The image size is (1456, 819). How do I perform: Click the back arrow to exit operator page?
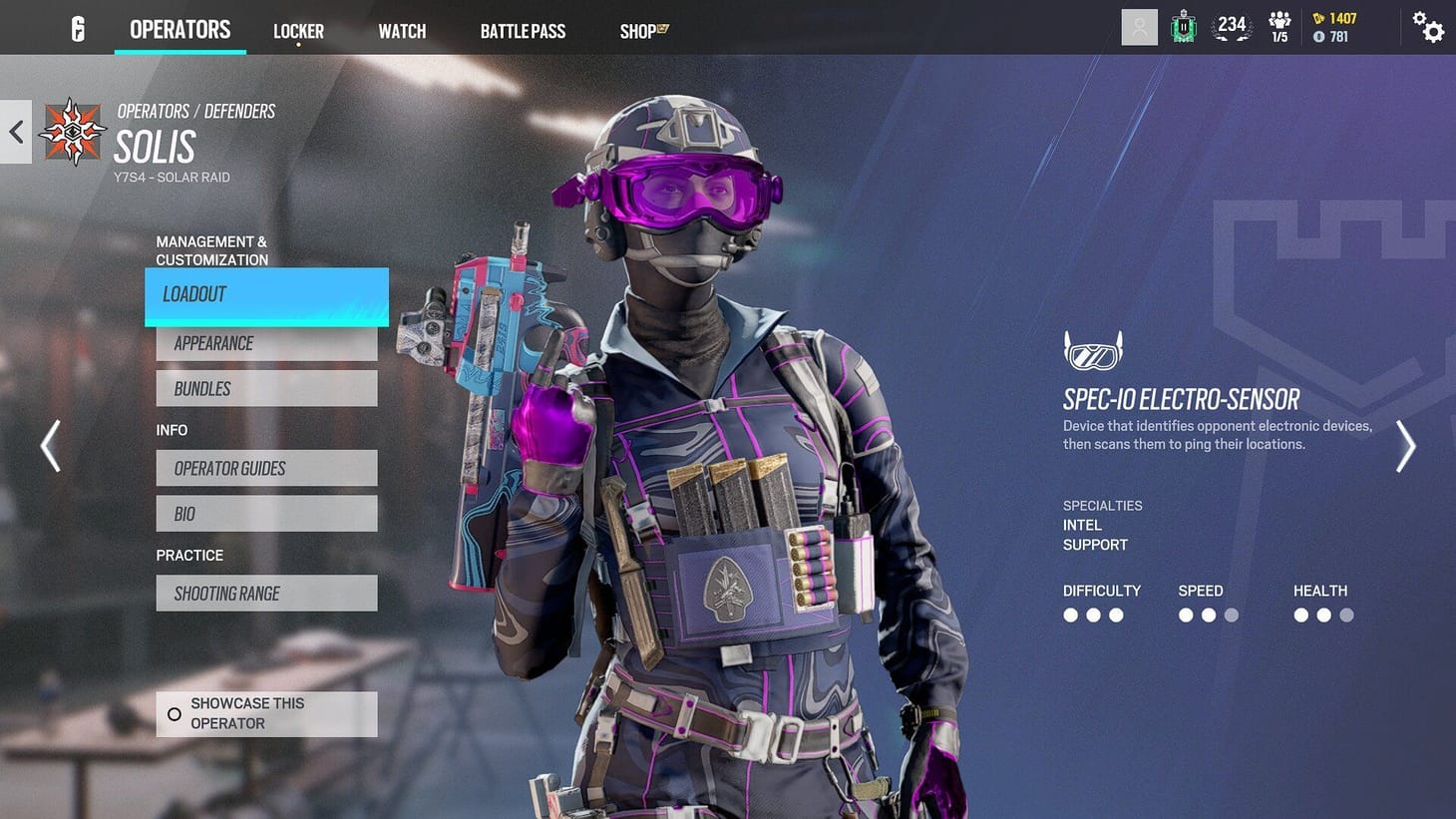pyautogui.click(x=15, y=132)
